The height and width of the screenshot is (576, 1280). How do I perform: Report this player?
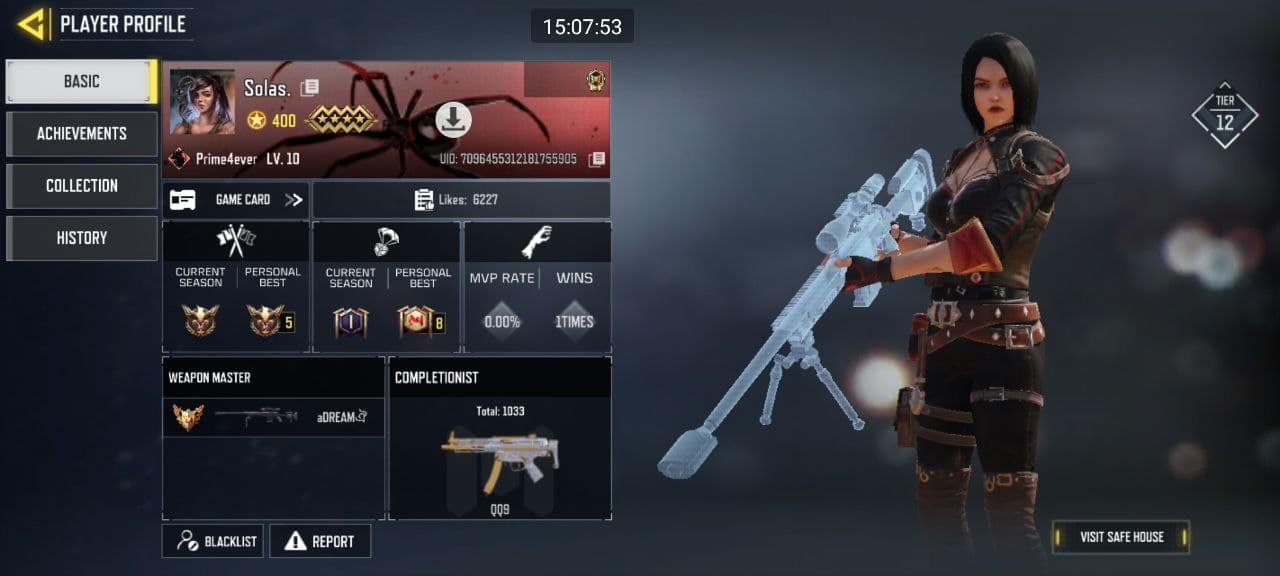320,541
